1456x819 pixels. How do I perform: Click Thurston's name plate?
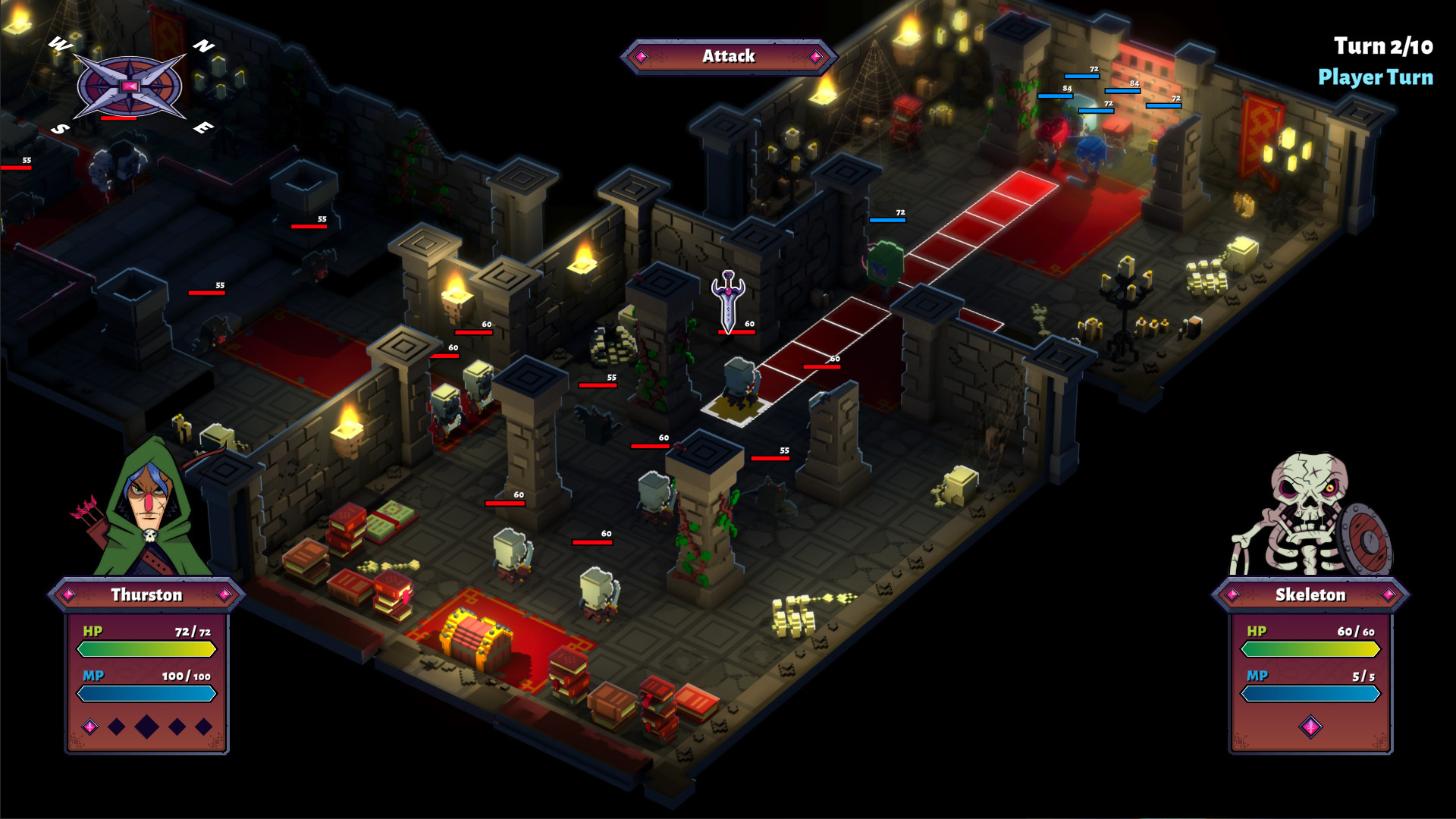(146, 595)
